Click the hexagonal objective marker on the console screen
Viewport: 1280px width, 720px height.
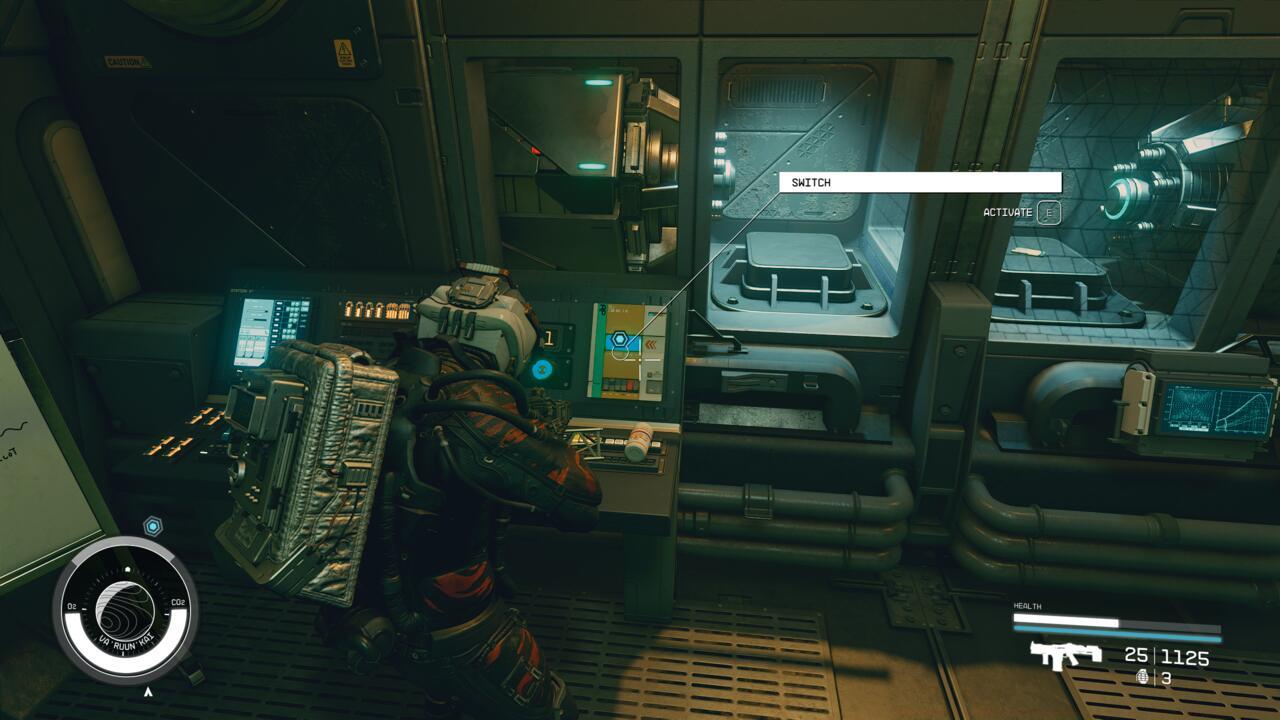(x=621, y=339)
